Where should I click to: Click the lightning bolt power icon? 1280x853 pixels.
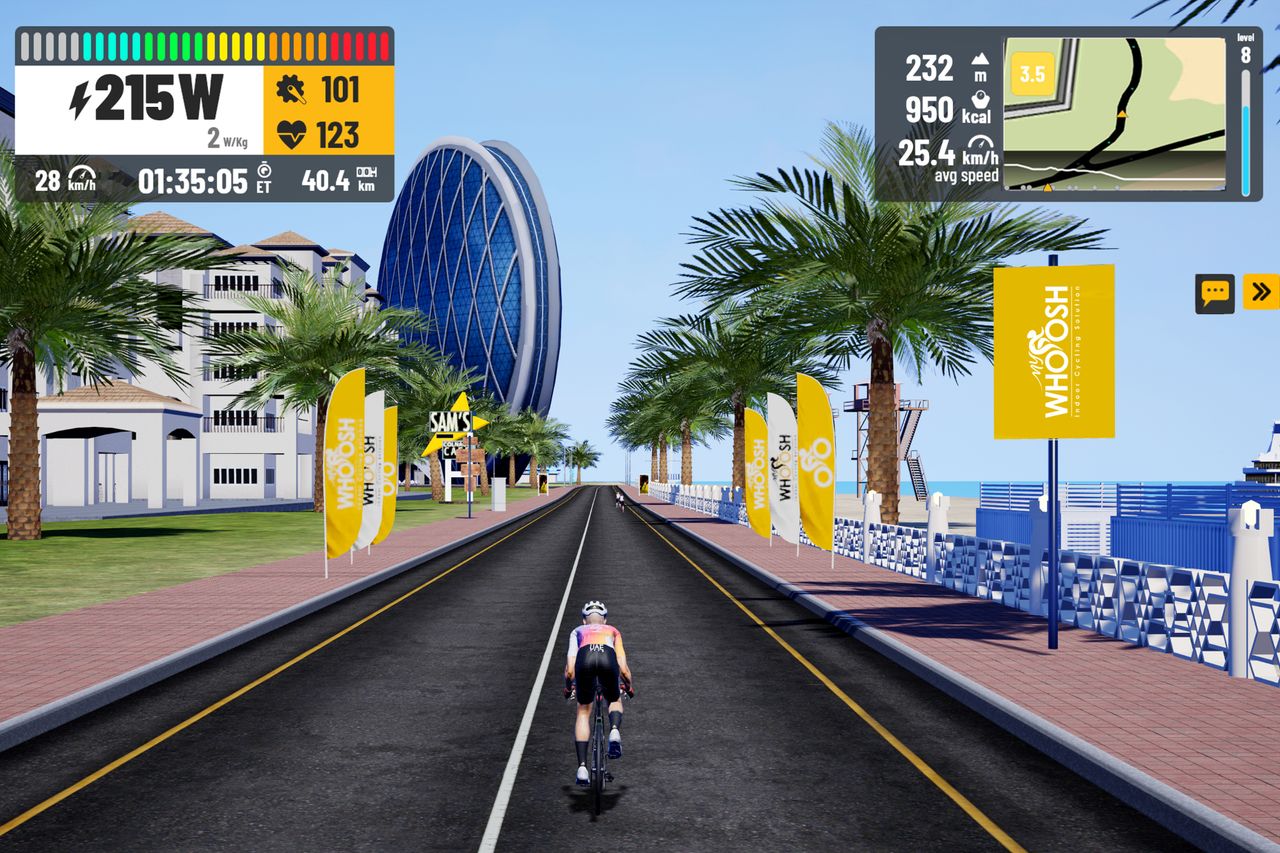[x=80, y=100]
